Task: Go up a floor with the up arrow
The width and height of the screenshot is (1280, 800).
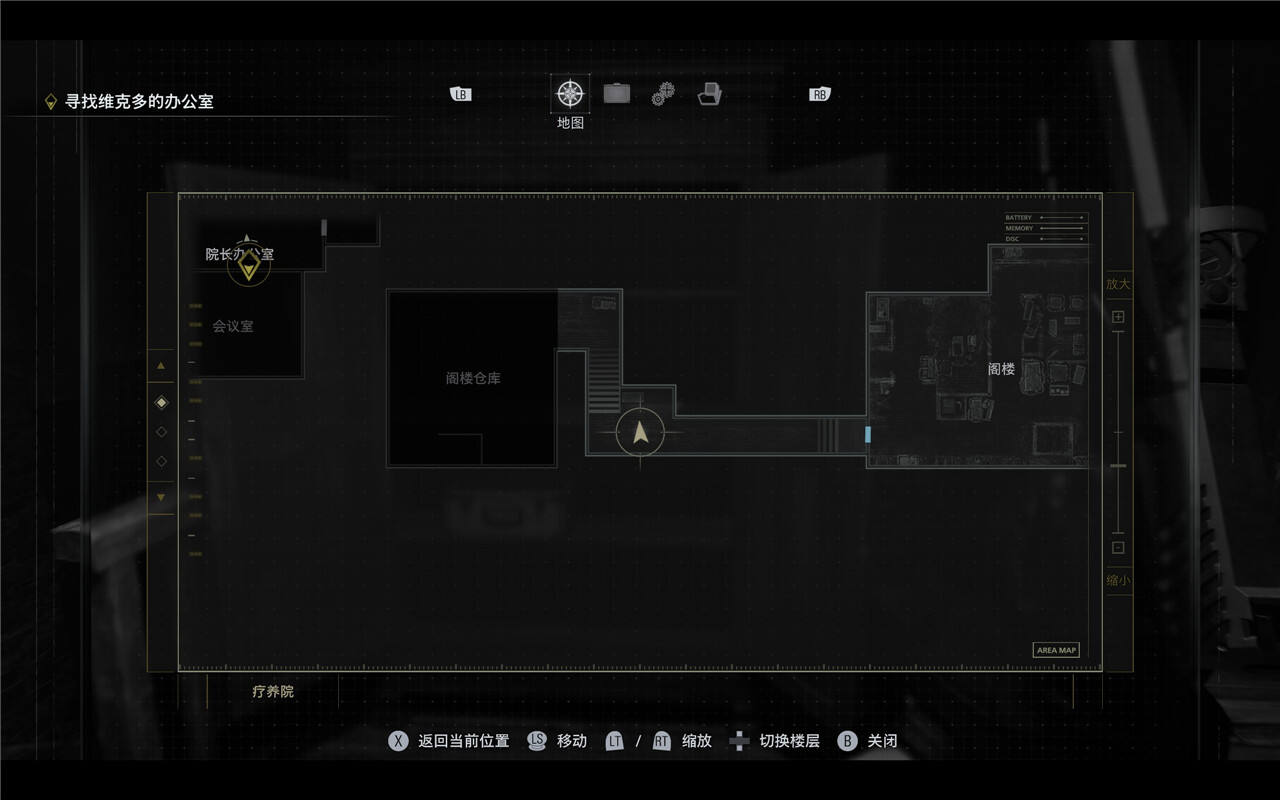Action: tap(161, 366)
